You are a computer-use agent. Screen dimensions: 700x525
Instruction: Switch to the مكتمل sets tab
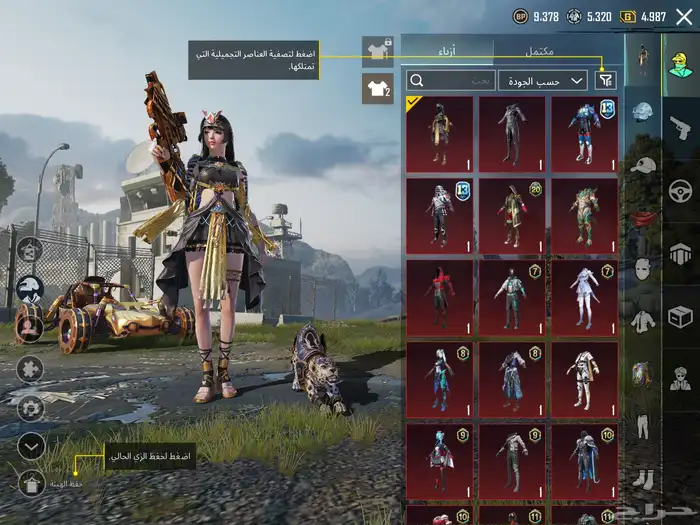540,50
